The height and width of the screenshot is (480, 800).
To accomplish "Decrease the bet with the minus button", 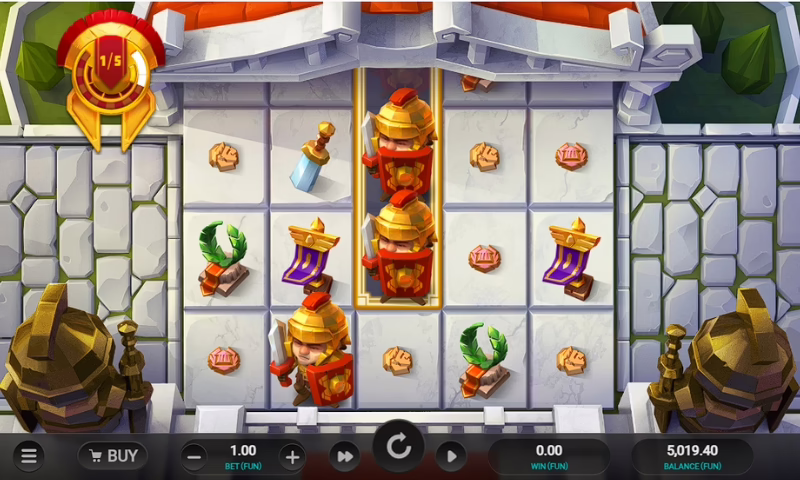I will [x=195, y=457].
